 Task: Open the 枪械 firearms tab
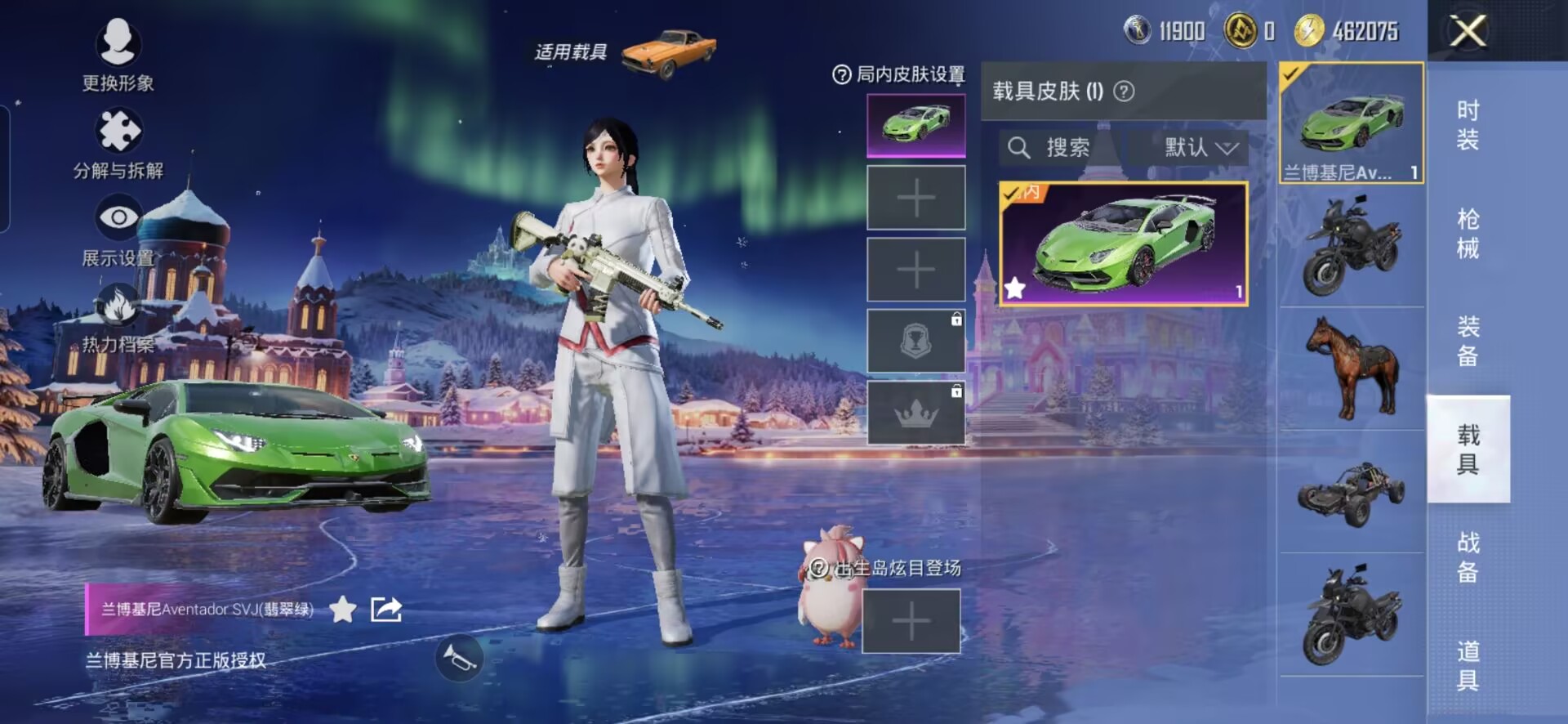point(1468,233)
